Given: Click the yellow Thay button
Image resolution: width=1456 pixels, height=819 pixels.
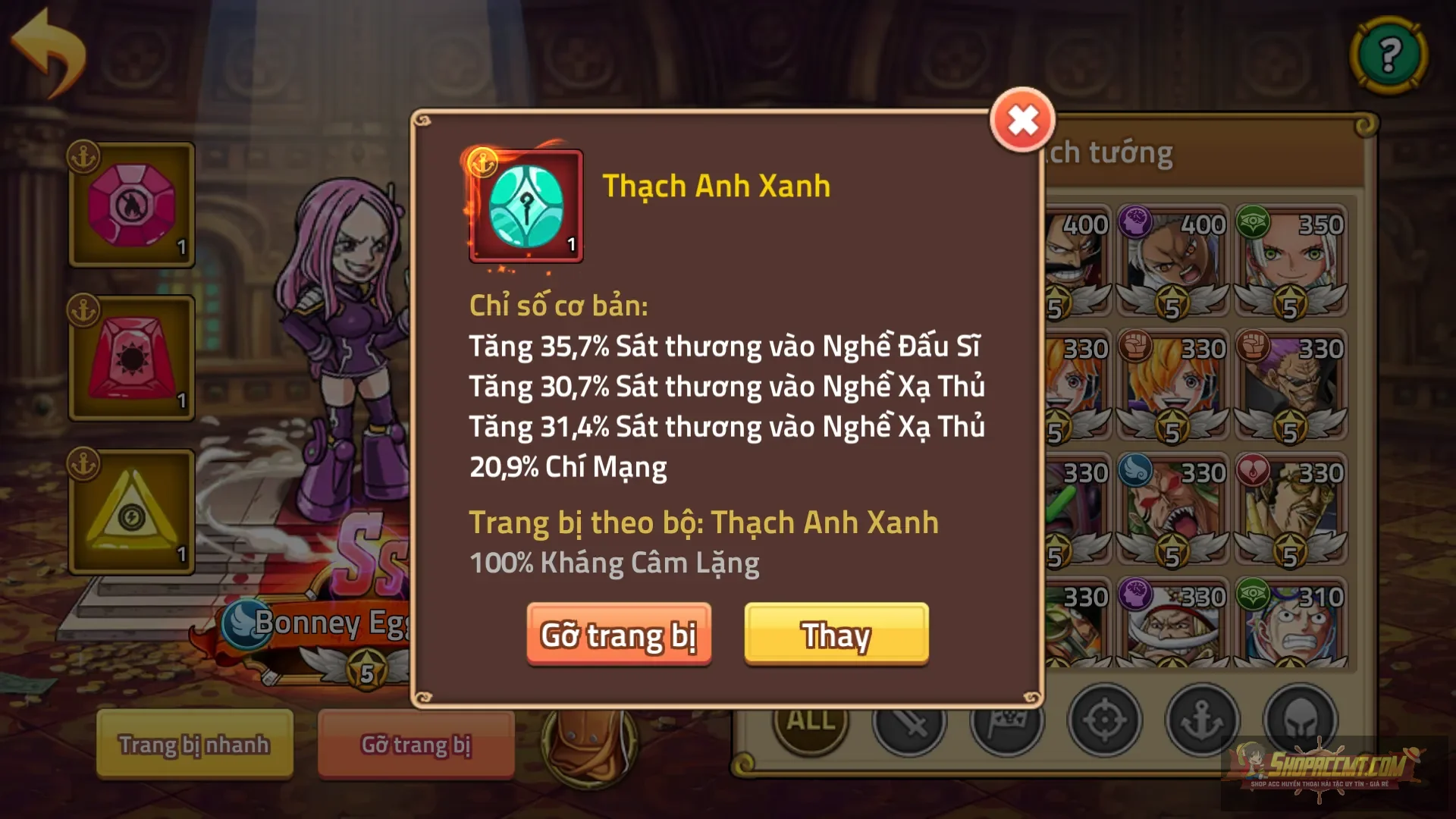Looking at the screenshot, I should tap(836, 636).
